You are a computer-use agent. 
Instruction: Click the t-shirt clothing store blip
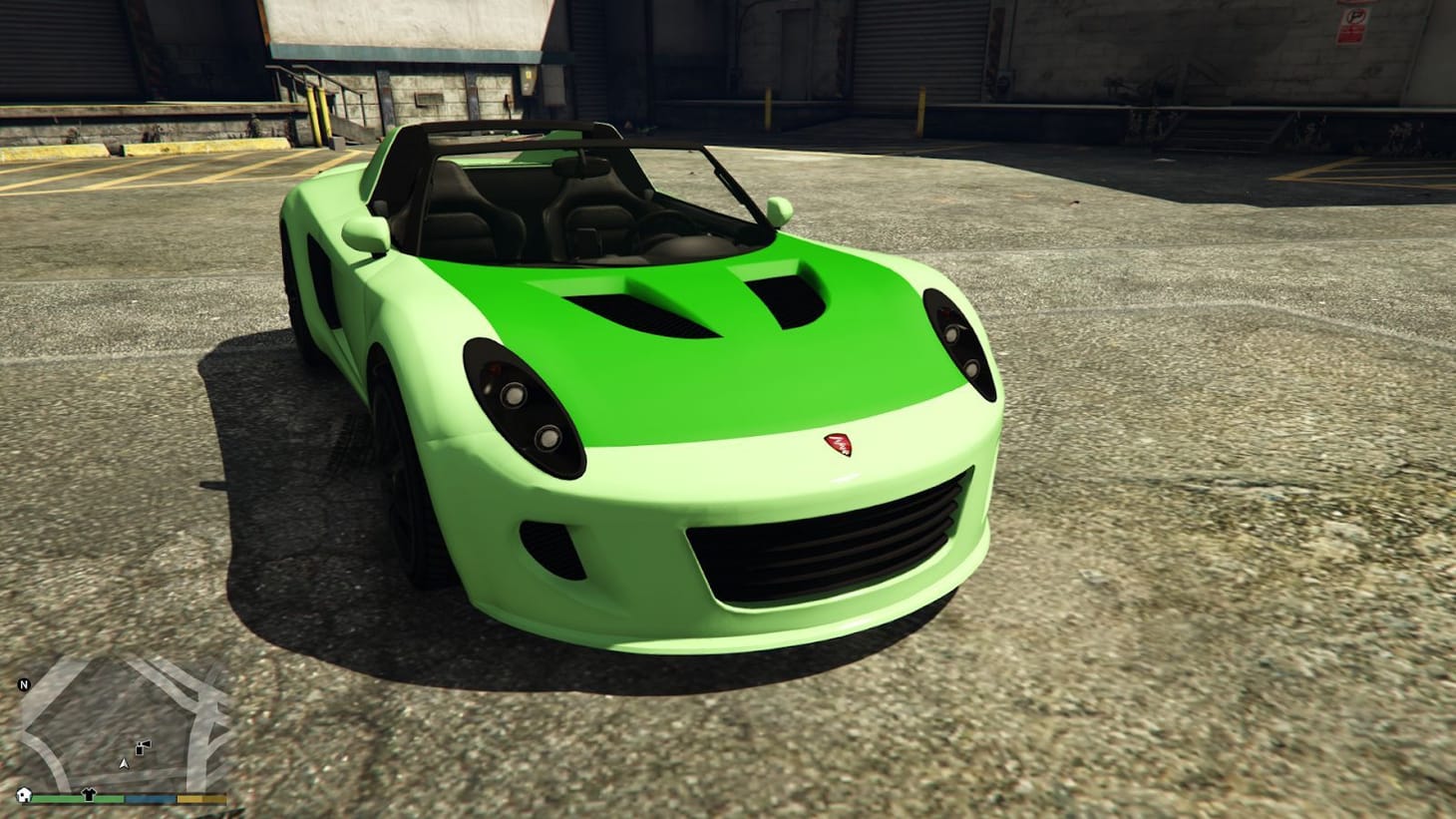(88, 793)
